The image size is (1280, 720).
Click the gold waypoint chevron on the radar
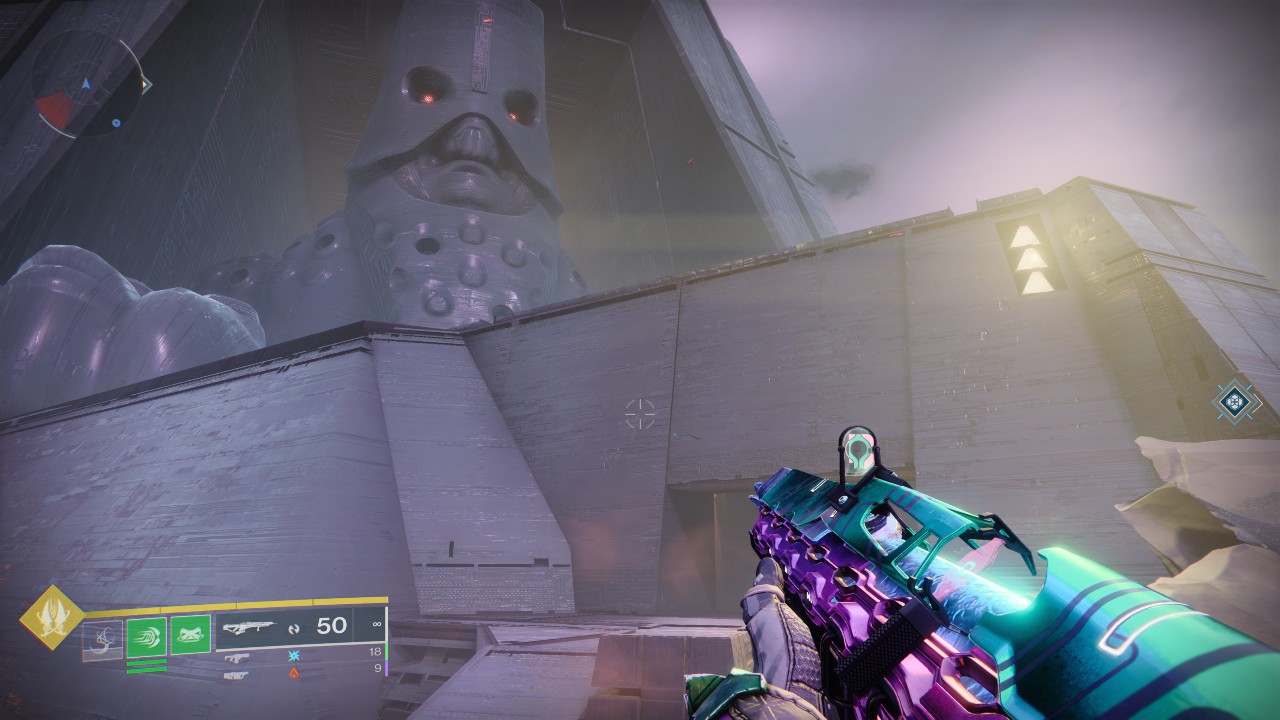pyautogui.click(x=147, y=84)
